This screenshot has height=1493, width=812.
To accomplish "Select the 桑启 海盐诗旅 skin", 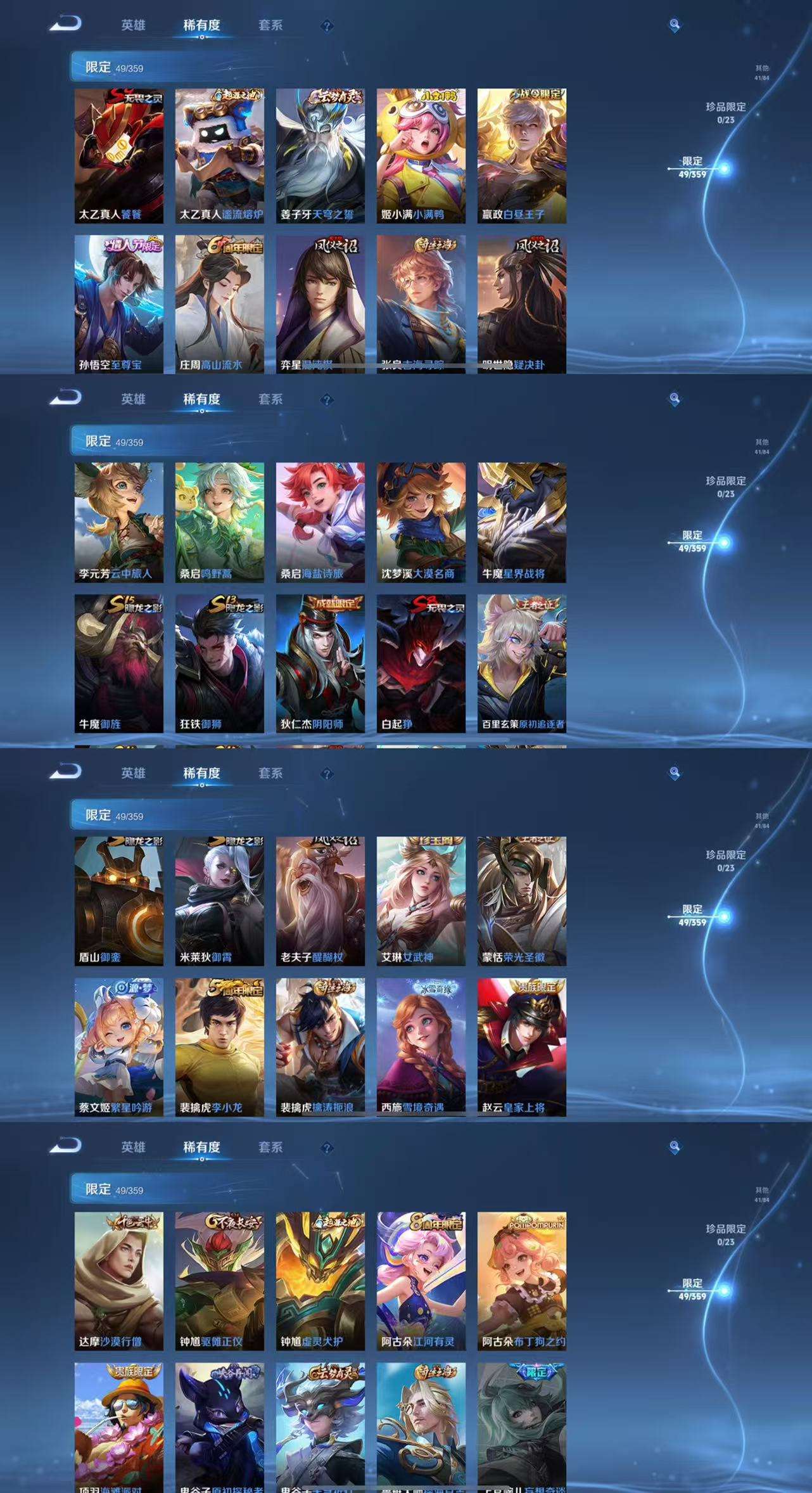I will [320, 522].
